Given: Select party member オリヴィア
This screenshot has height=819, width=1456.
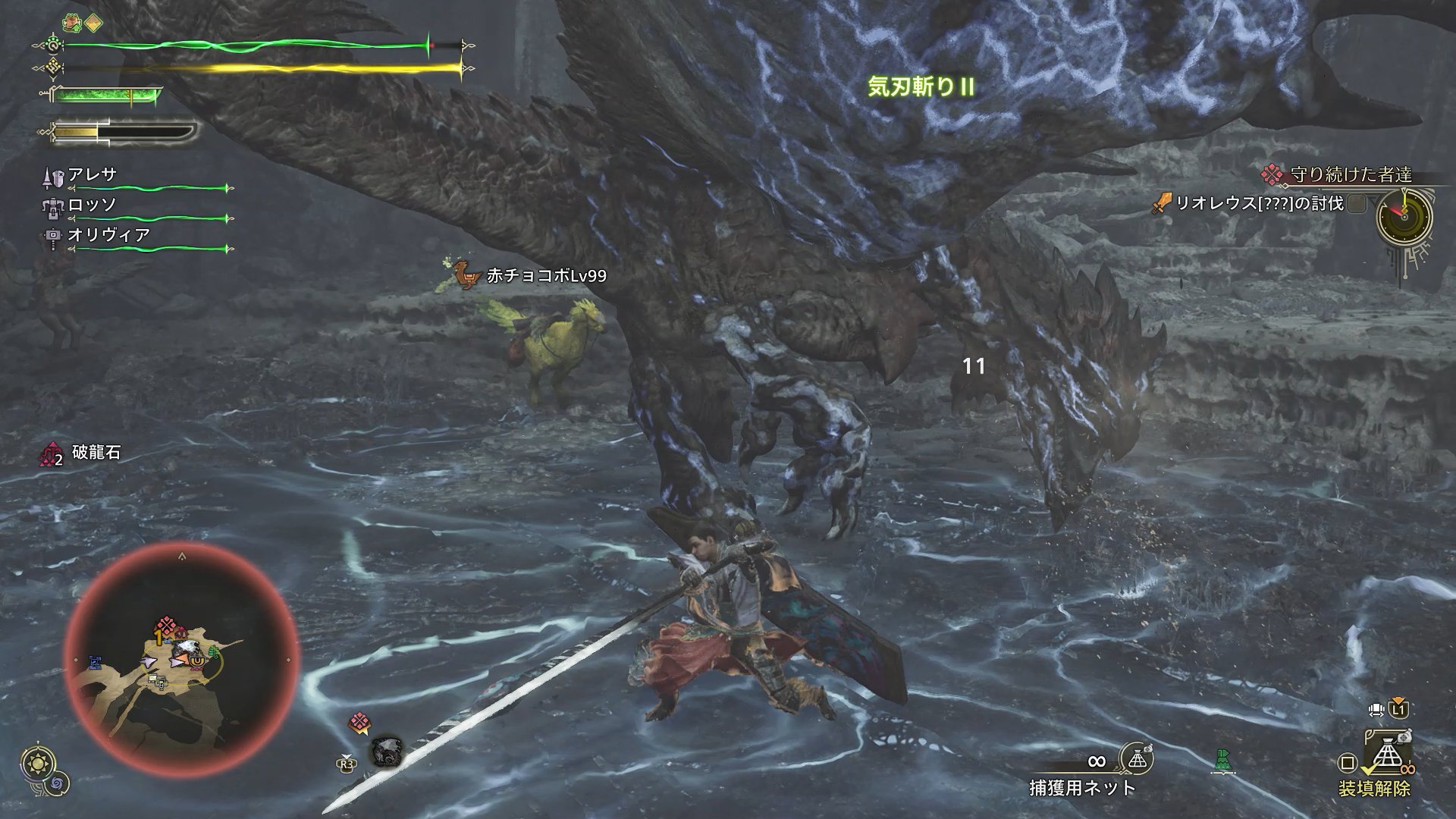Looking at the screenshot, I should point(108,235).
